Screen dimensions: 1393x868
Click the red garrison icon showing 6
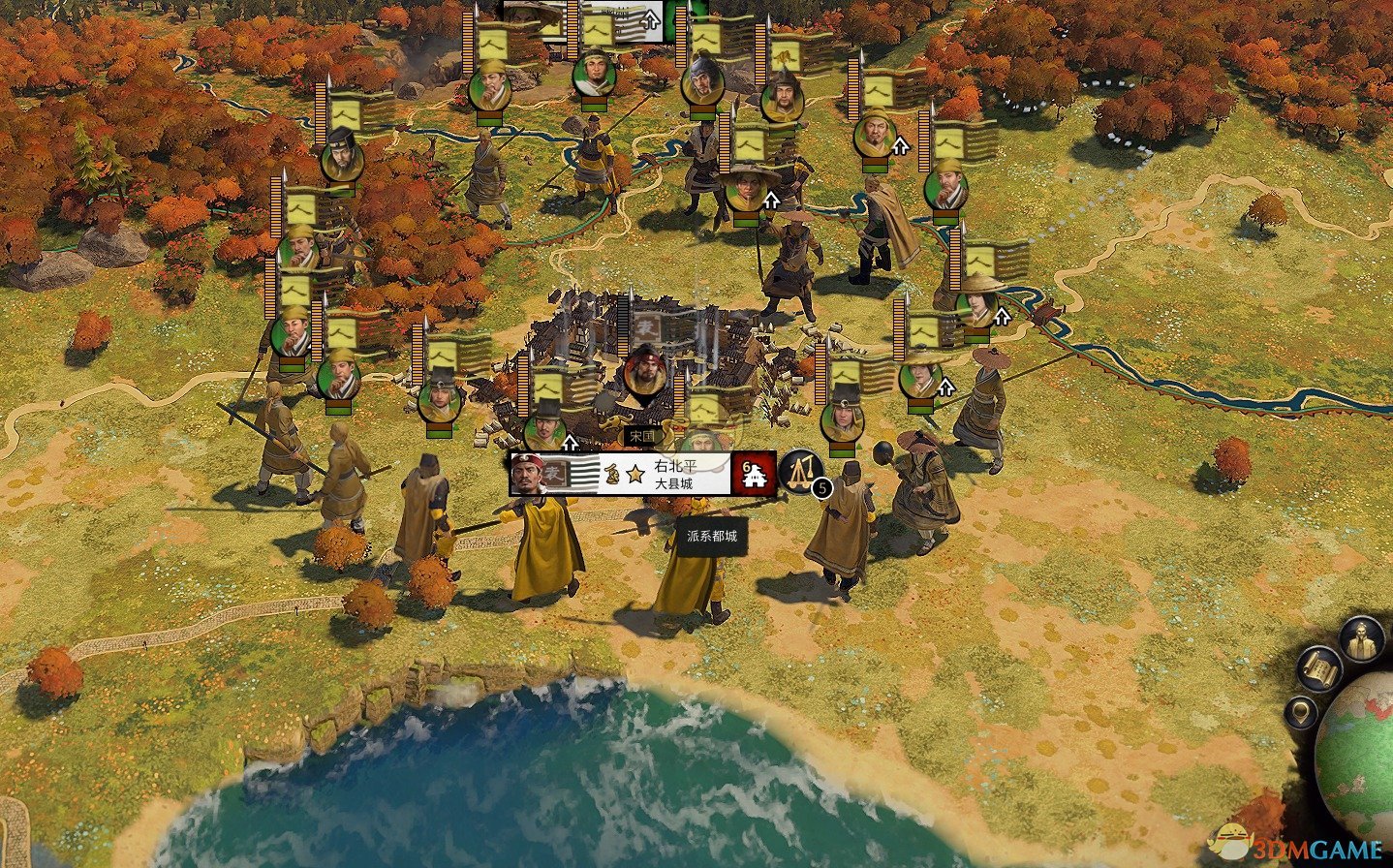tap(754, 474)
